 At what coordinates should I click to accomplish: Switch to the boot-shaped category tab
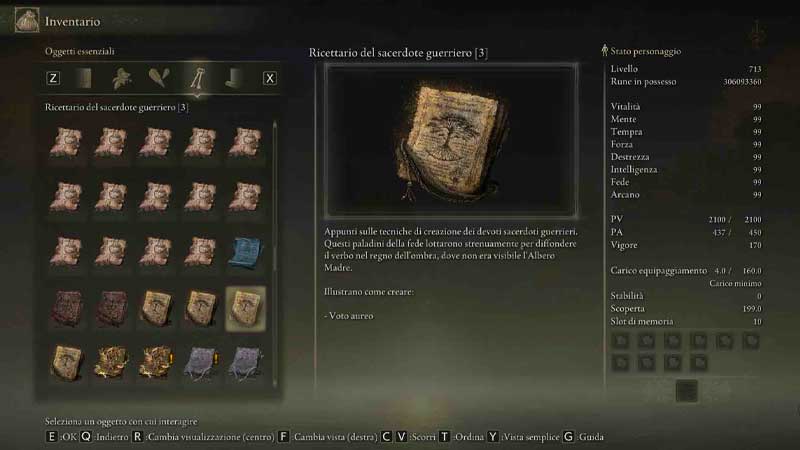click(233, 78)
